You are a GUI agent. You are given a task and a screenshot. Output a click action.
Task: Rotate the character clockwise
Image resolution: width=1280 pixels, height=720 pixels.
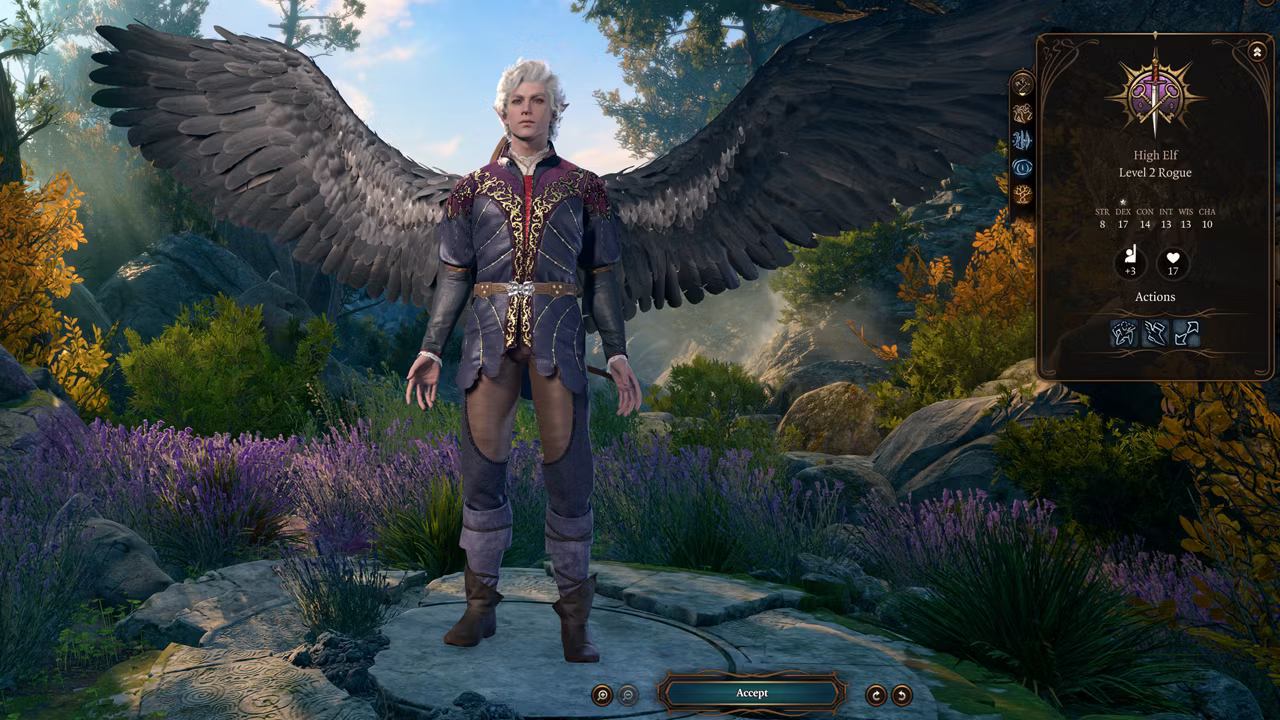tap(876, 695)
